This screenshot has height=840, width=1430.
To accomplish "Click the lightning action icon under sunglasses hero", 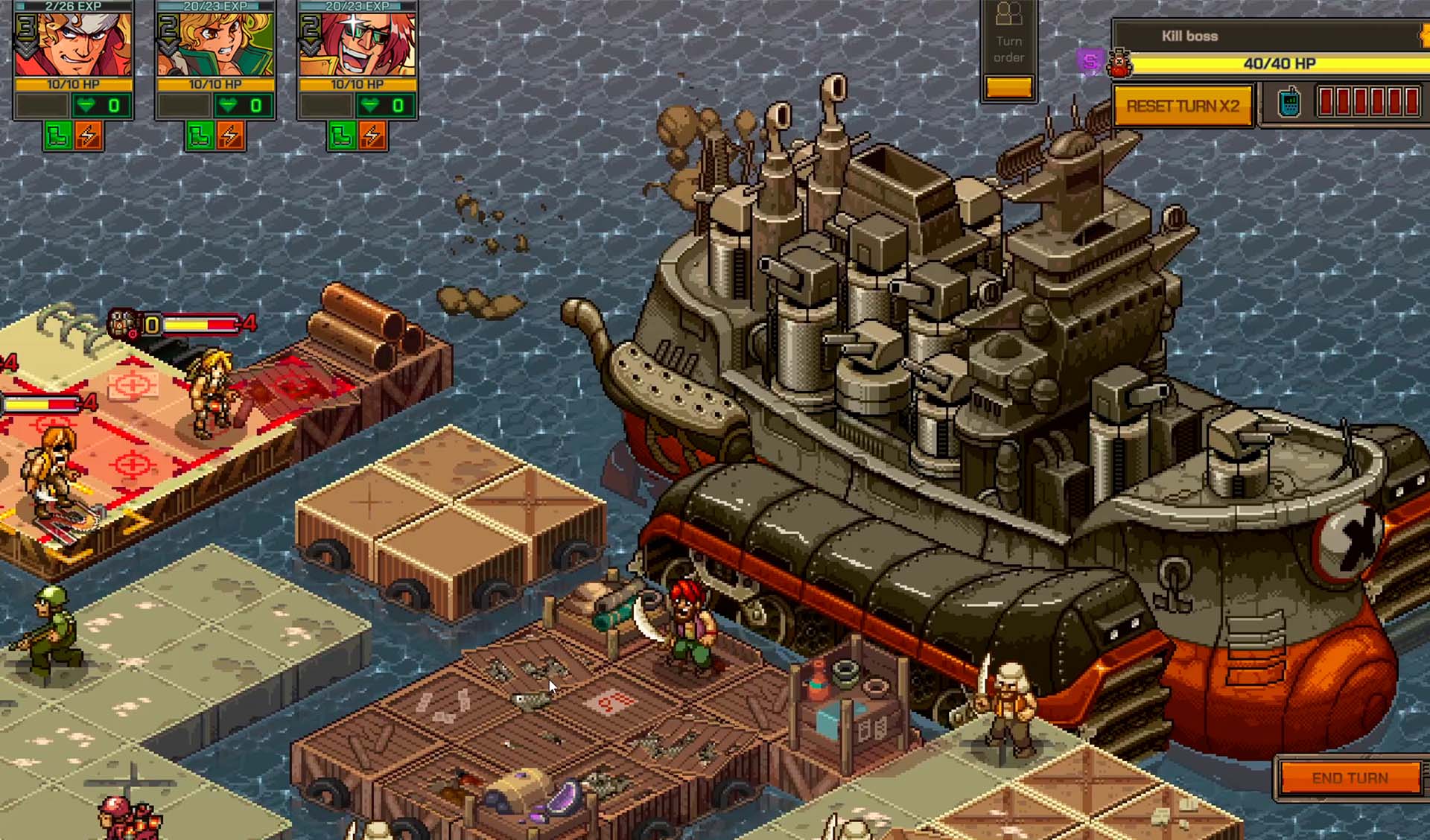I will 372,136.
